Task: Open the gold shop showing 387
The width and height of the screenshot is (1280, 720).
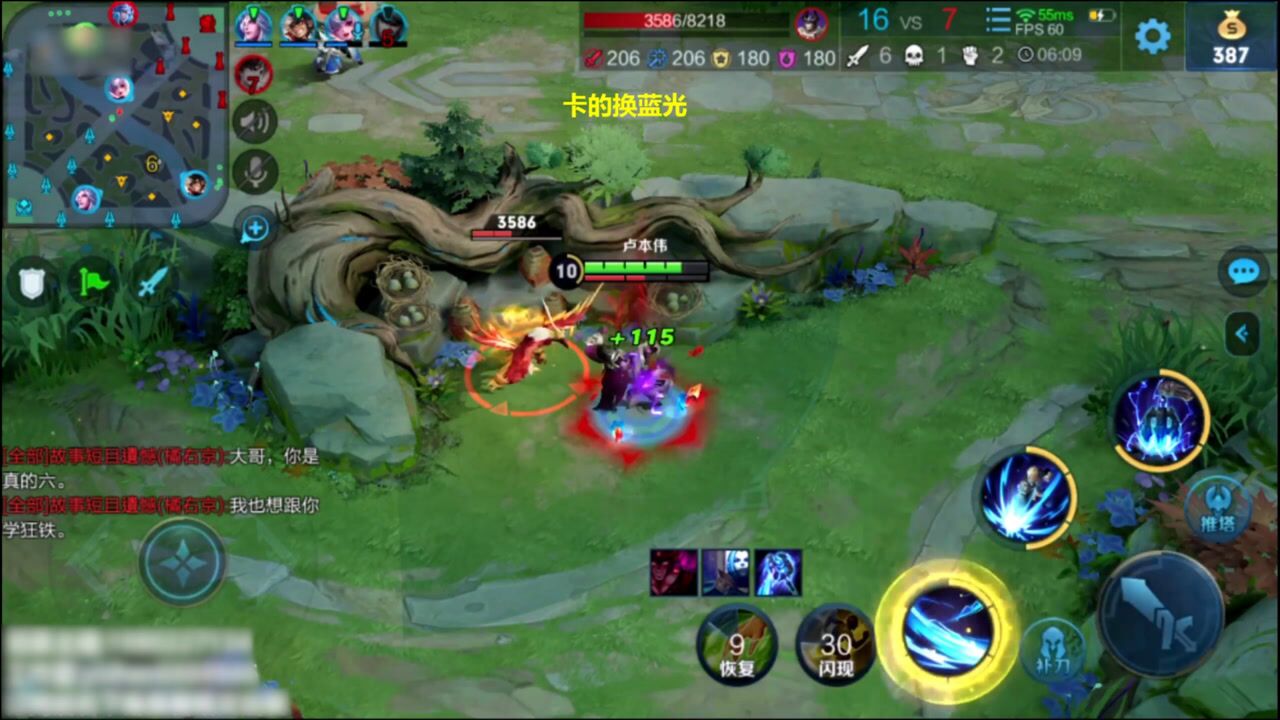Action: tap(1230, 38)
